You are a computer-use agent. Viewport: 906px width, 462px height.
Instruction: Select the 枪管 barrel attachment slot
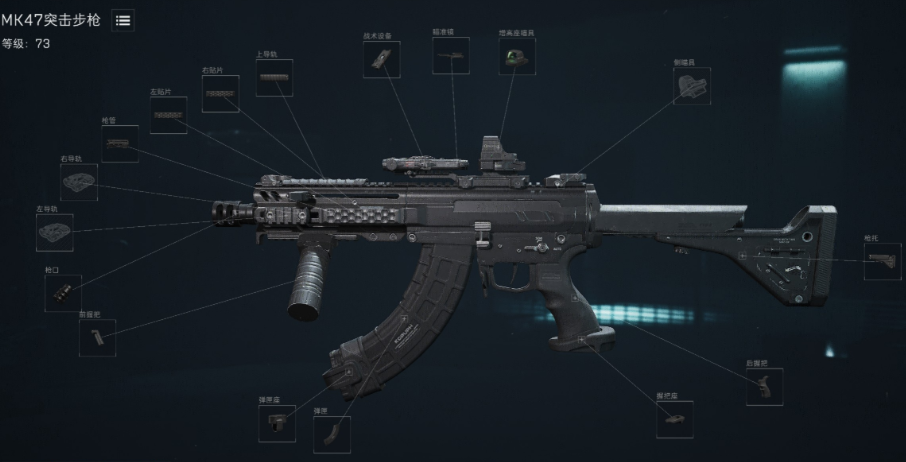[120, 144]
